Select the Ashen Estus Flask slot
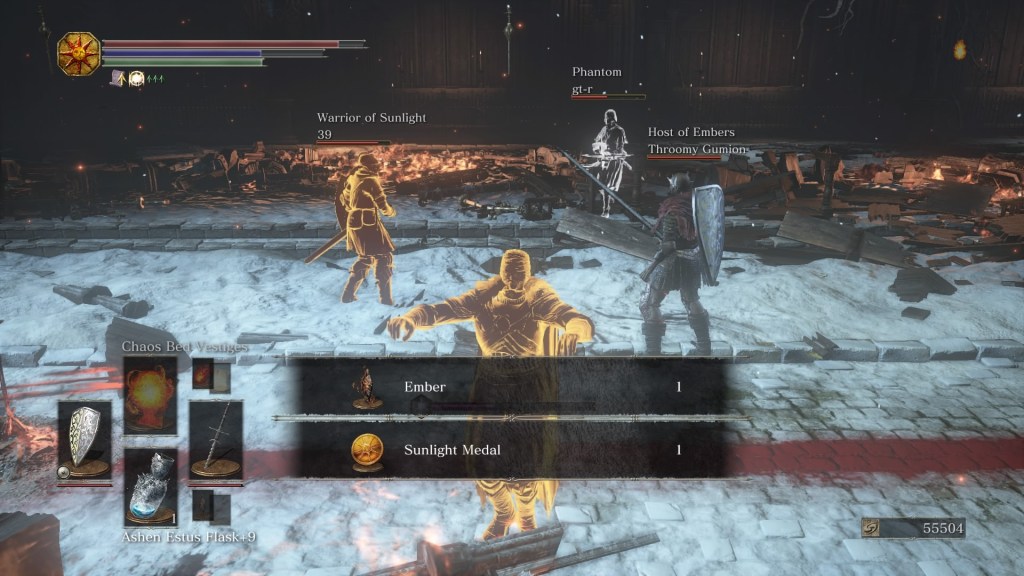 click(x=150, y=486)
